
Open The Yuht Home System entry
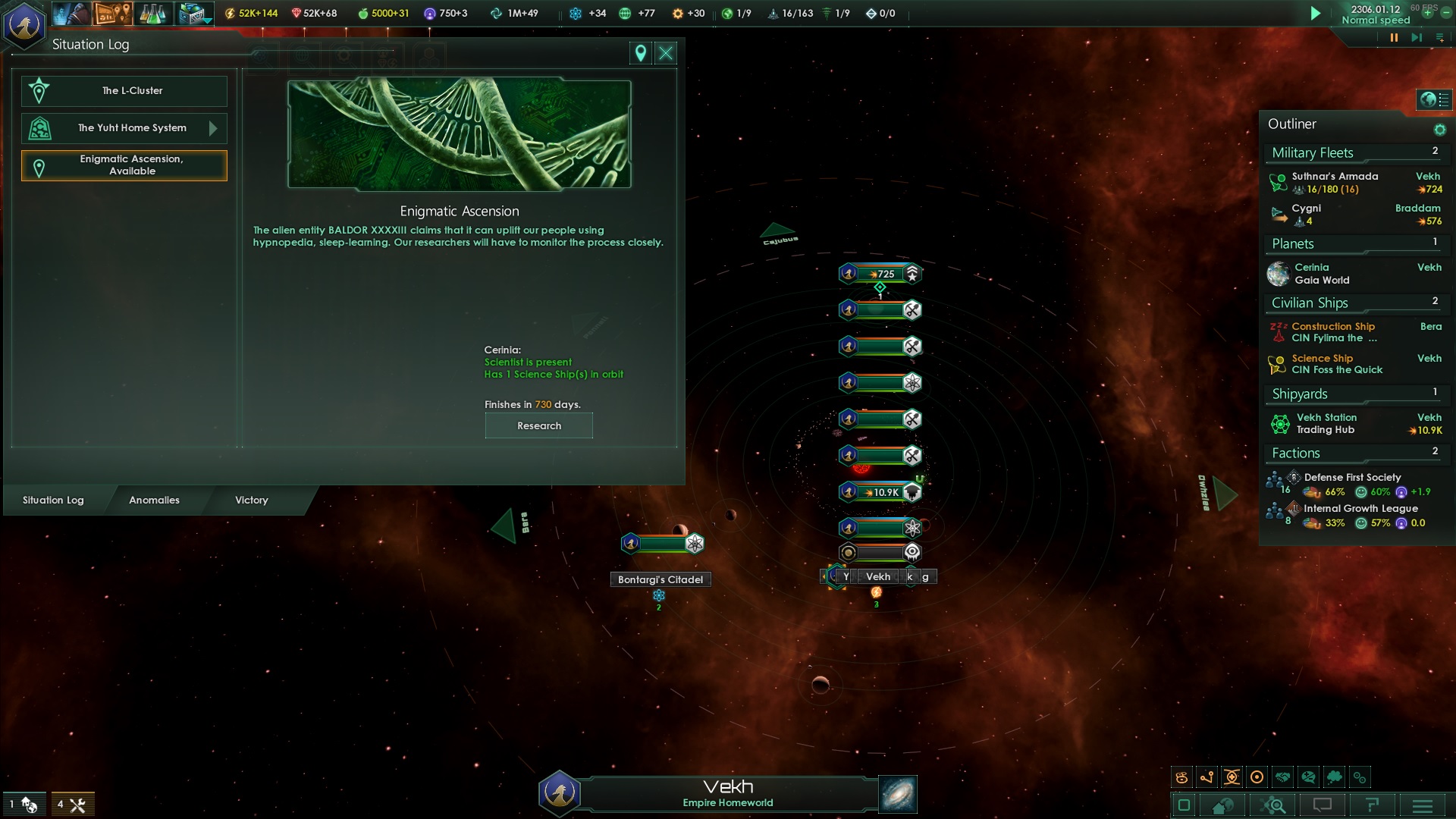pyautogui.click(x=124, y=128)
